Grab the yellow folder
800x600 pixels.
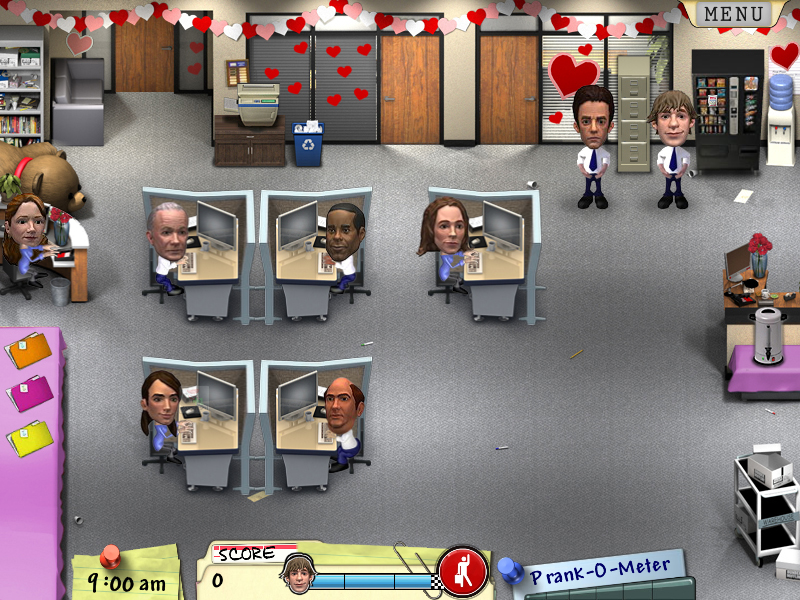point(30,436)
